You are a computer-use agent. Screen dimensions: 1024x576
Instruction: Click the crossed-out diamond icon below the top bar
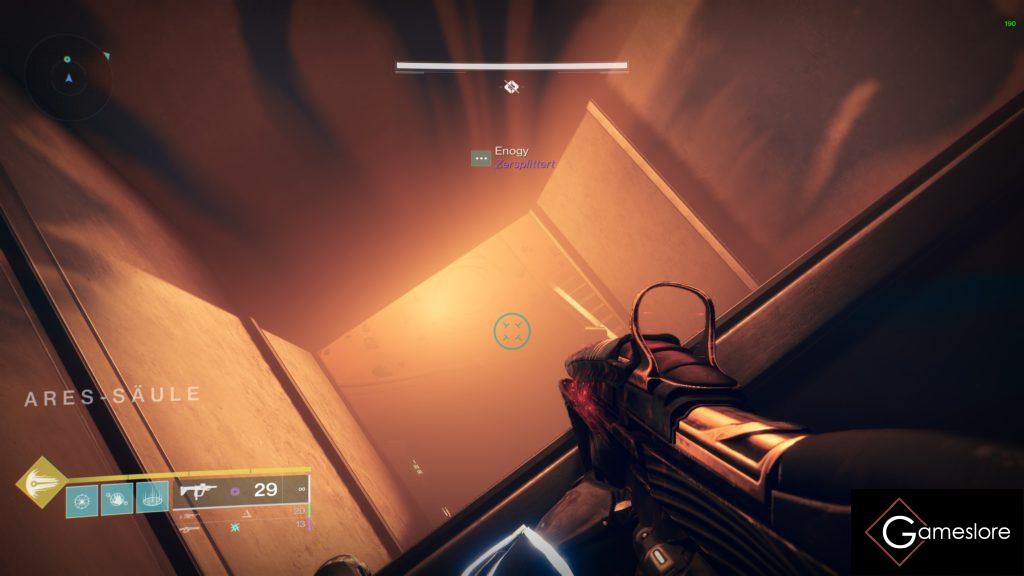[511, 87]
